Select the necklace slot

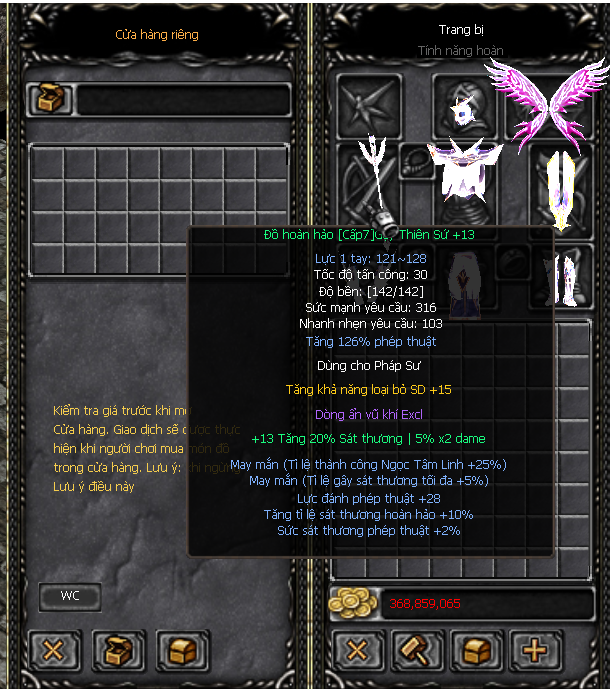point(416,161)
